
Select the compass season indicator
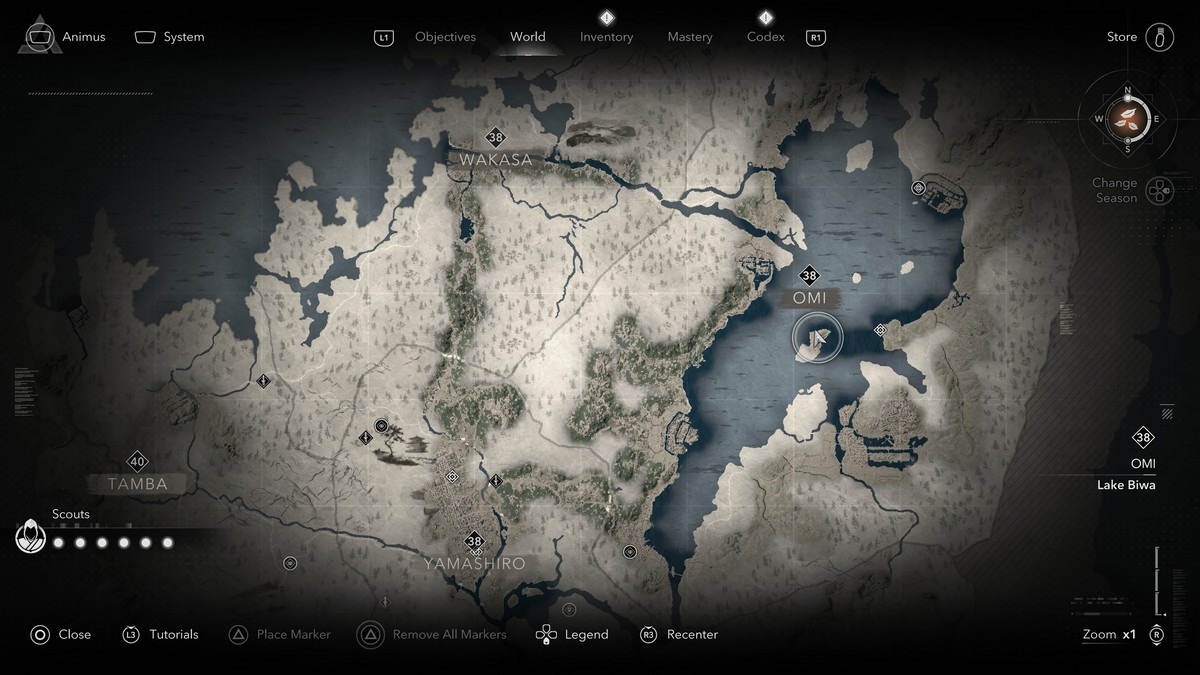coord(1127,119)
